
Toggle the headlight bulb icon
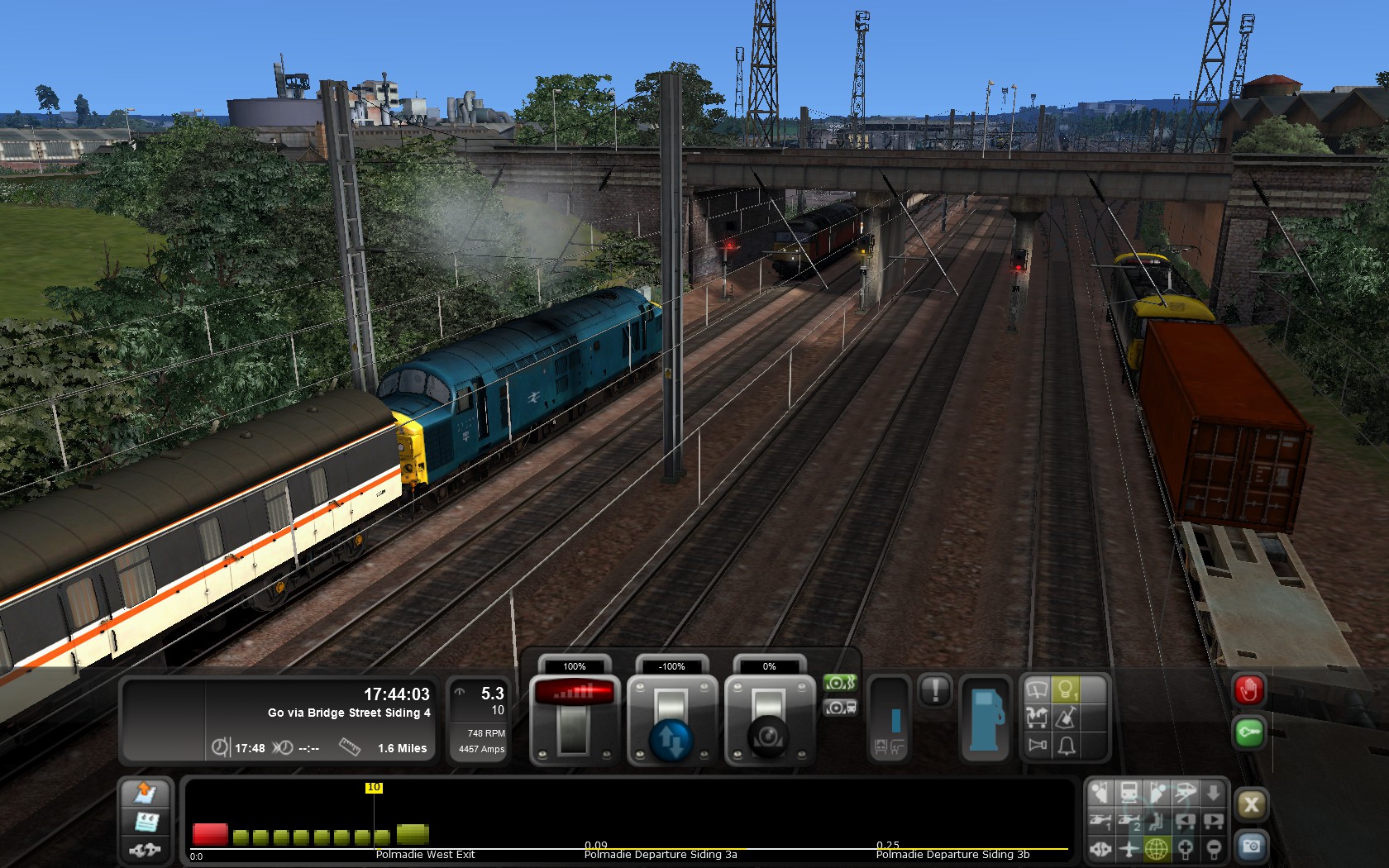click(x=1067, y=689)
